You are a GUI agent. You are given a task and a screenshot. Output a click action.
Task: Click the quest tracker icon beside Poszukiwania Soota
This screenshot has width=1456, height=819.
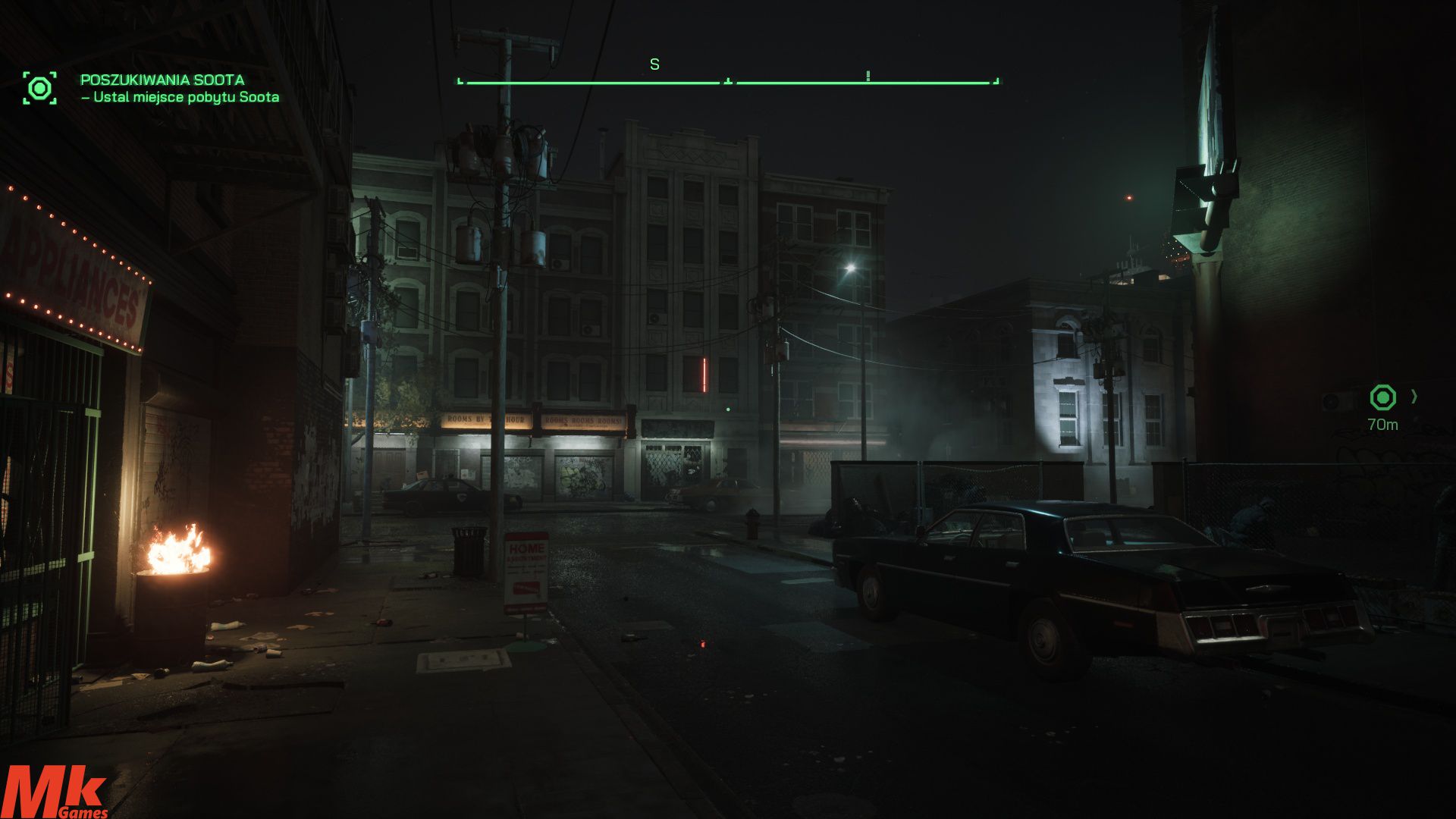tap(39, 88)
